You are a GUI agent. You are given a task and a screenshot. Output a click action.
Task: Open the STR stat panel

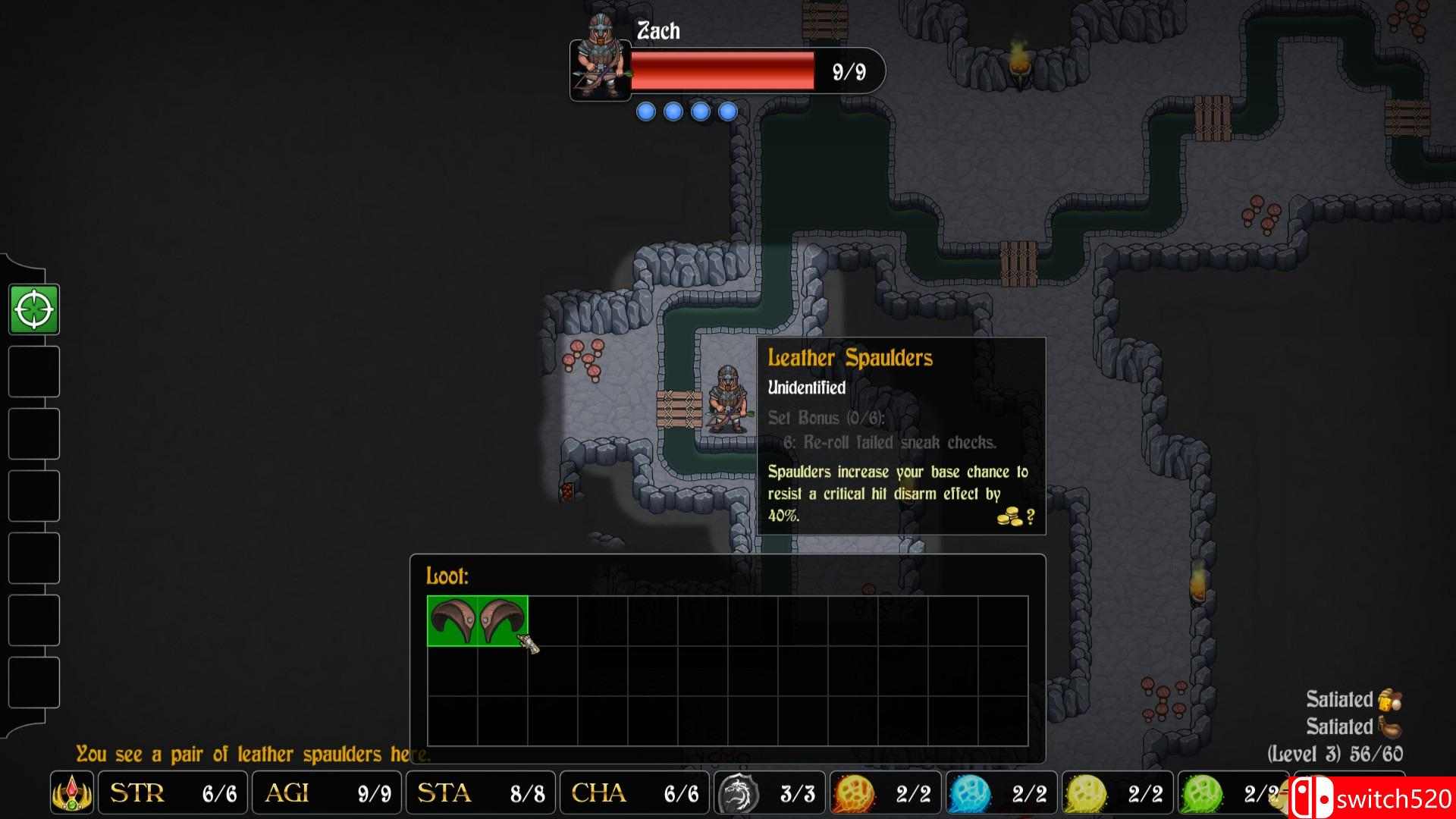(x=171, y=793)
